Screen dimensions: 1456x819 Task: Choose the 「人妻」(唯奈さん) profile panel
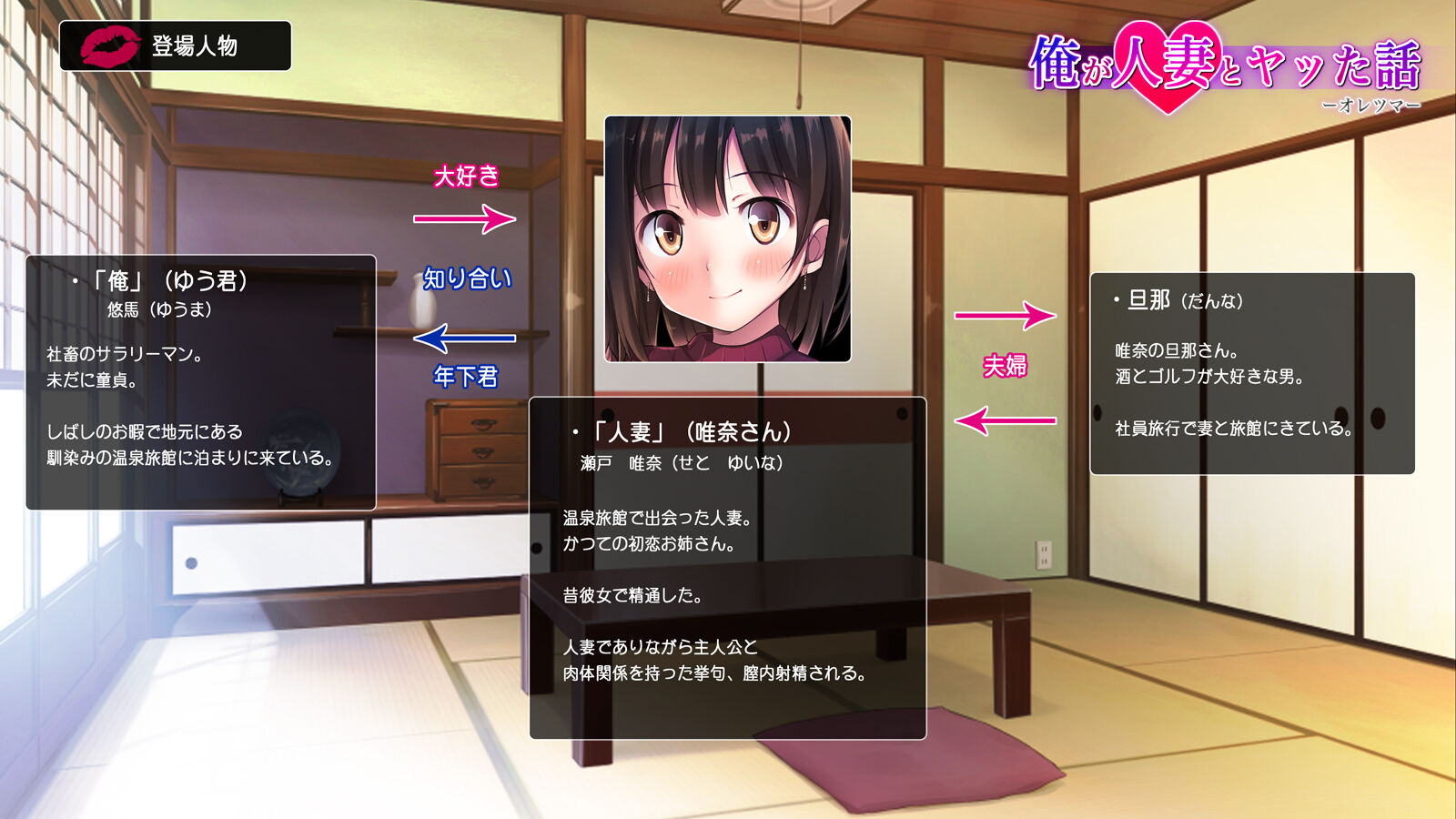coord(727,568)
